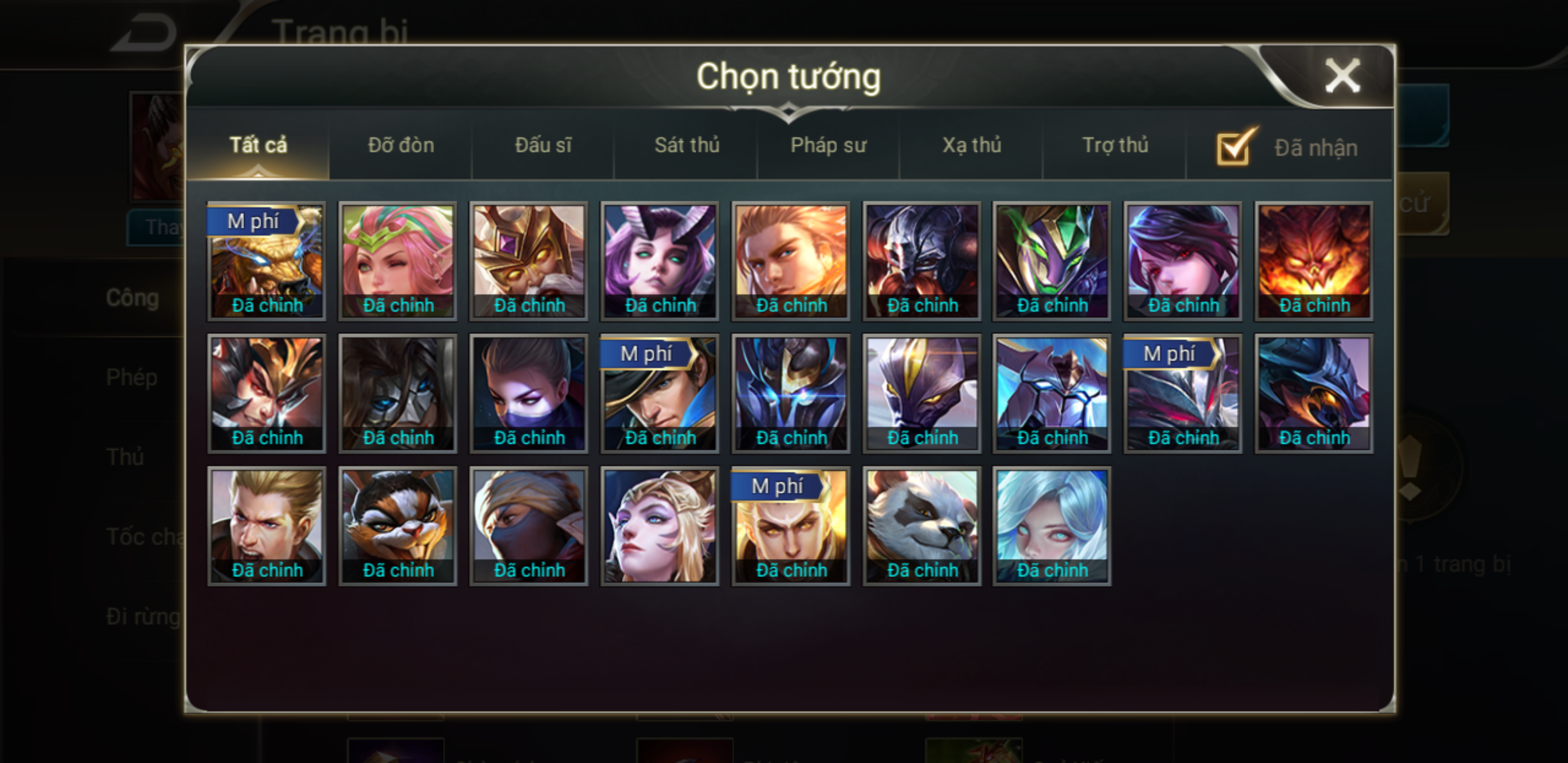Image resolution: width=1568 pixels, height=763 pixels.
Task: Filter heroes by Pháp sư
Action: point(828,146)
